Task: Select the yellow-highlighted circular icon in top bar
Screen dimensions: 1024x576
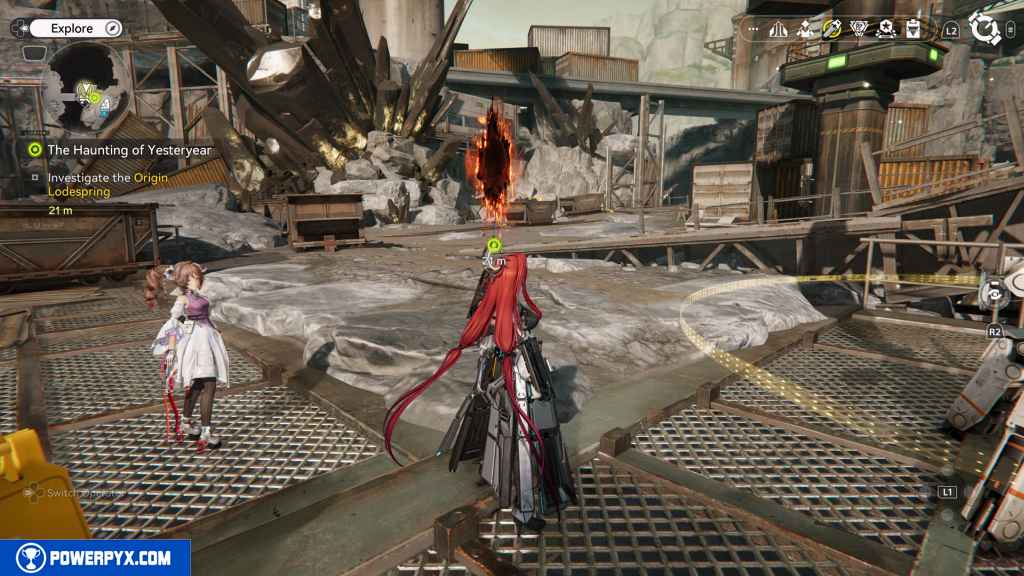Action: click(832, 30)
